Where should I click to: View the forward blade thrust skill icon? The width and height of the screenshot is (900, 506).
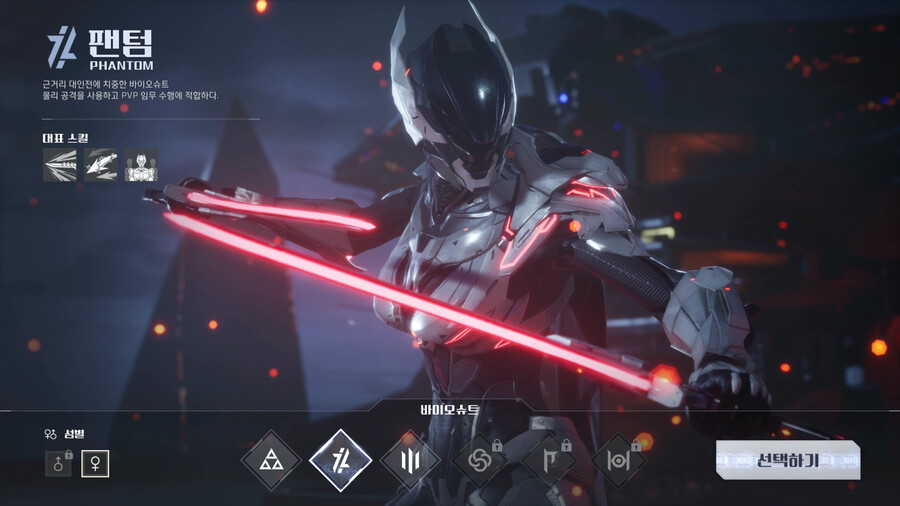59,165
